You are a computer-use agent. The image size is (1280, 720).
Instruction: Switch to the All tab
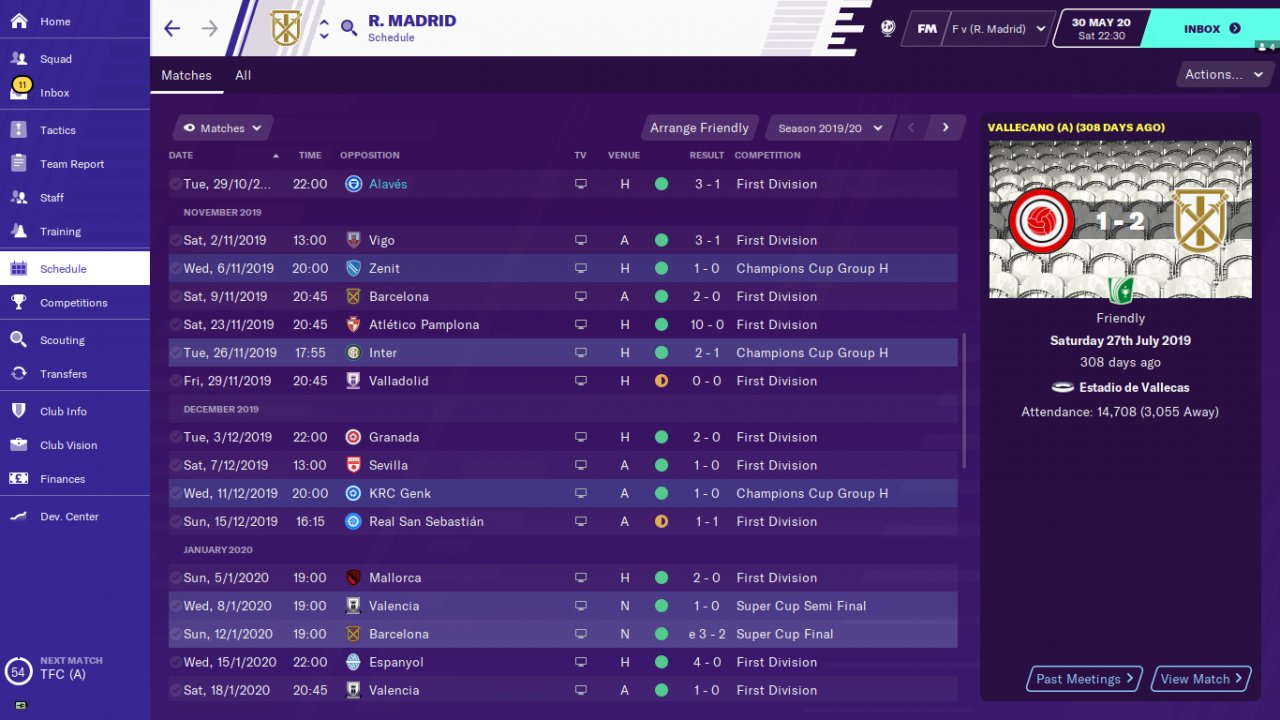click(x=243, y=75)
